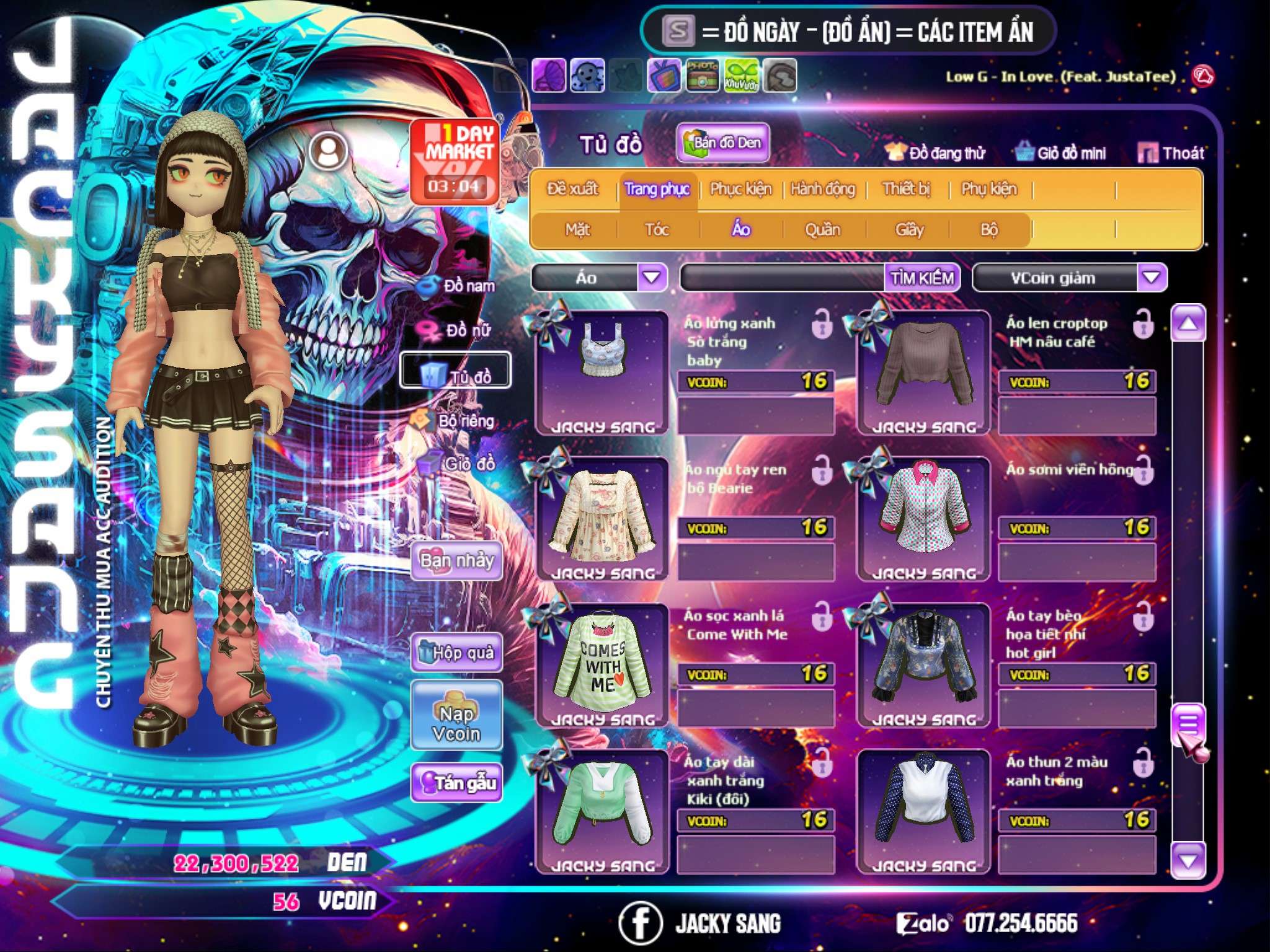This screenshot has height=952, width=1270.
Task: Open the Hành động tab
Action: click(x=822, y=189)
